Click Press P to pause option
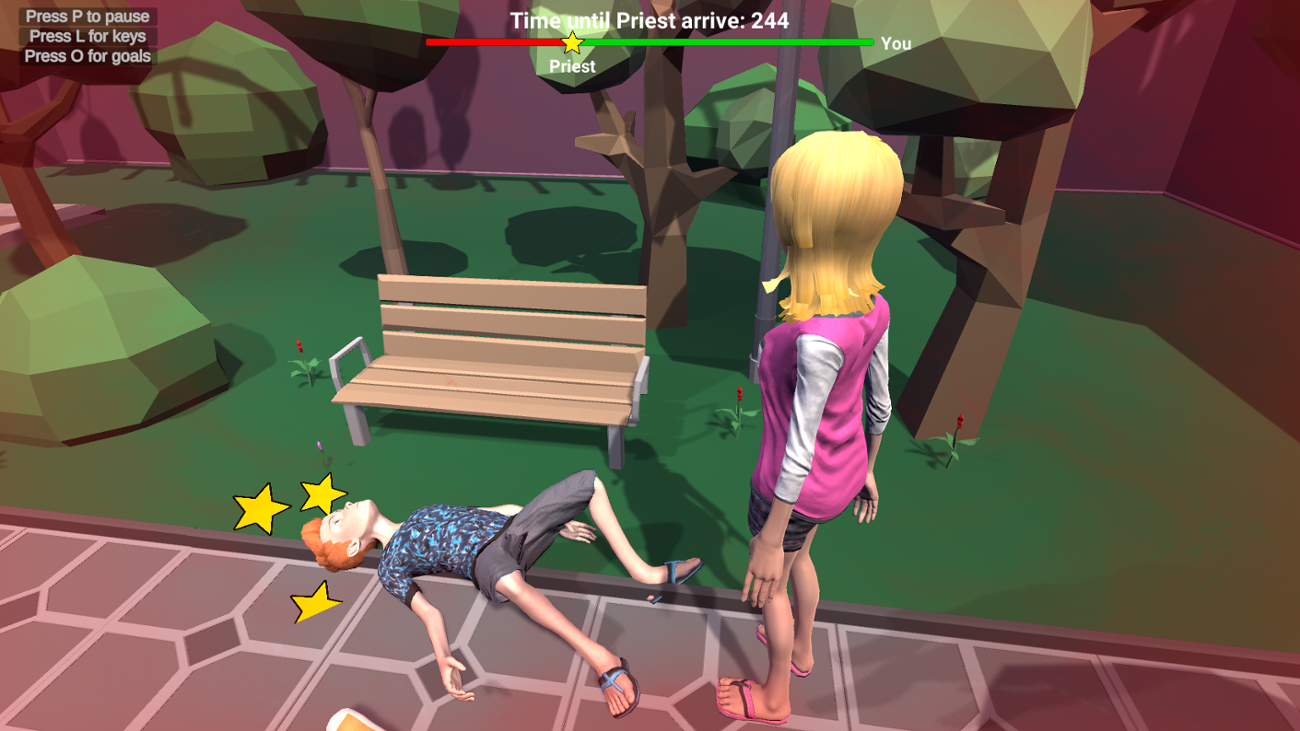The height and width of the screenshot is (731, 1300). pyautogui.click(x=85, y=16)
